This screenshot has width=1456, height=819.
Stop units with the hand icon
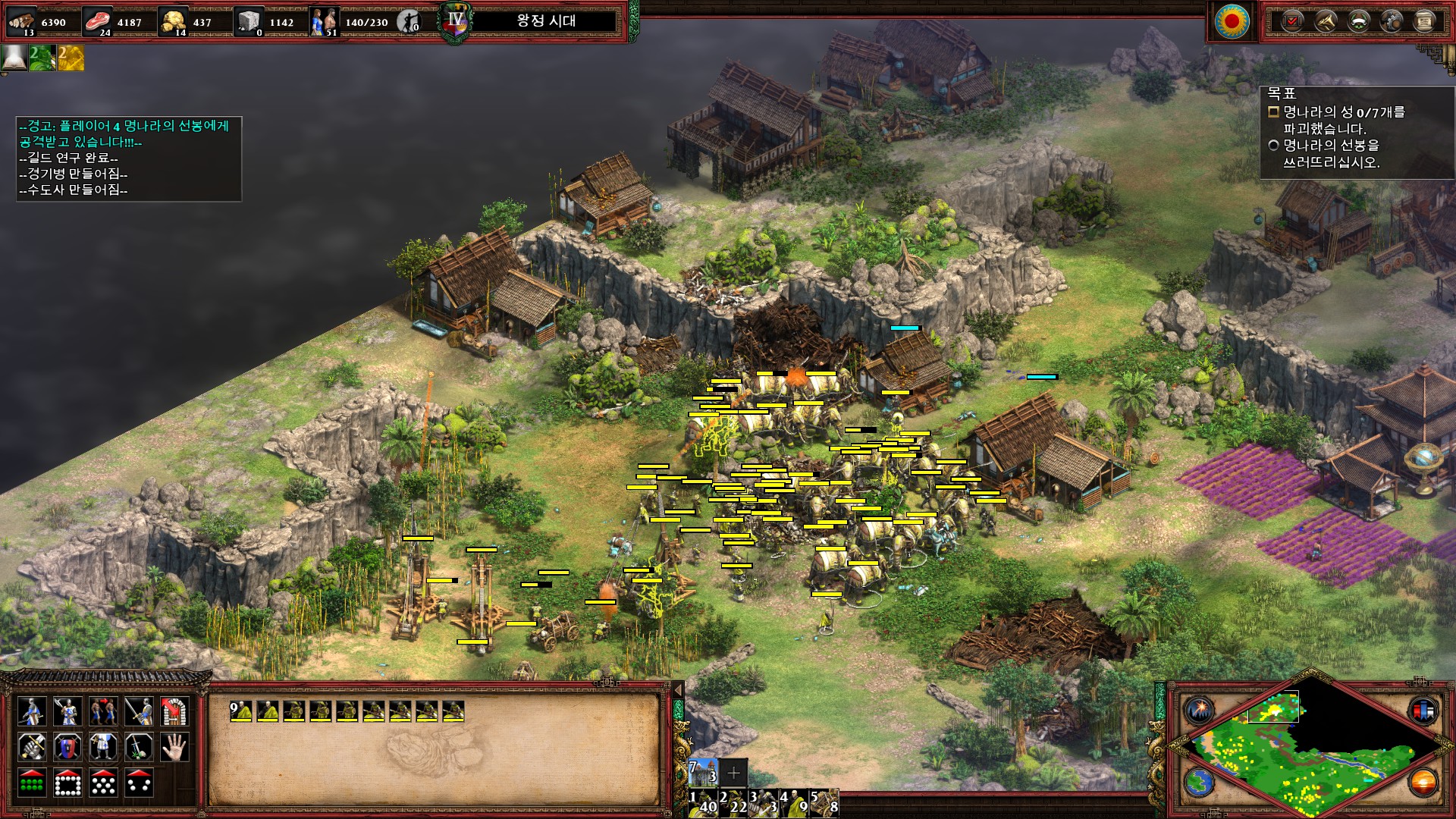(x=174, y=747)
